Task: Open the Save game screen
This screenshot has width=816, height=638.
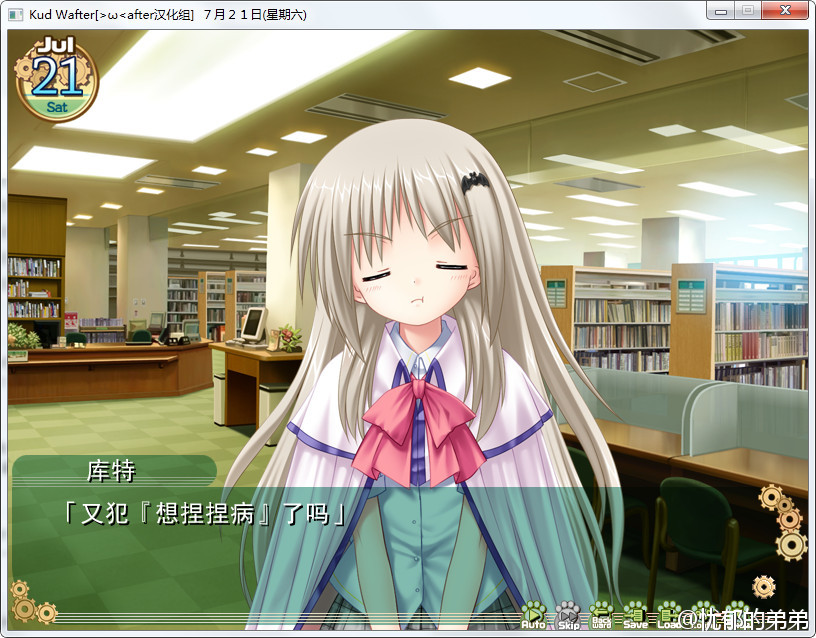Action: (635, 614)
